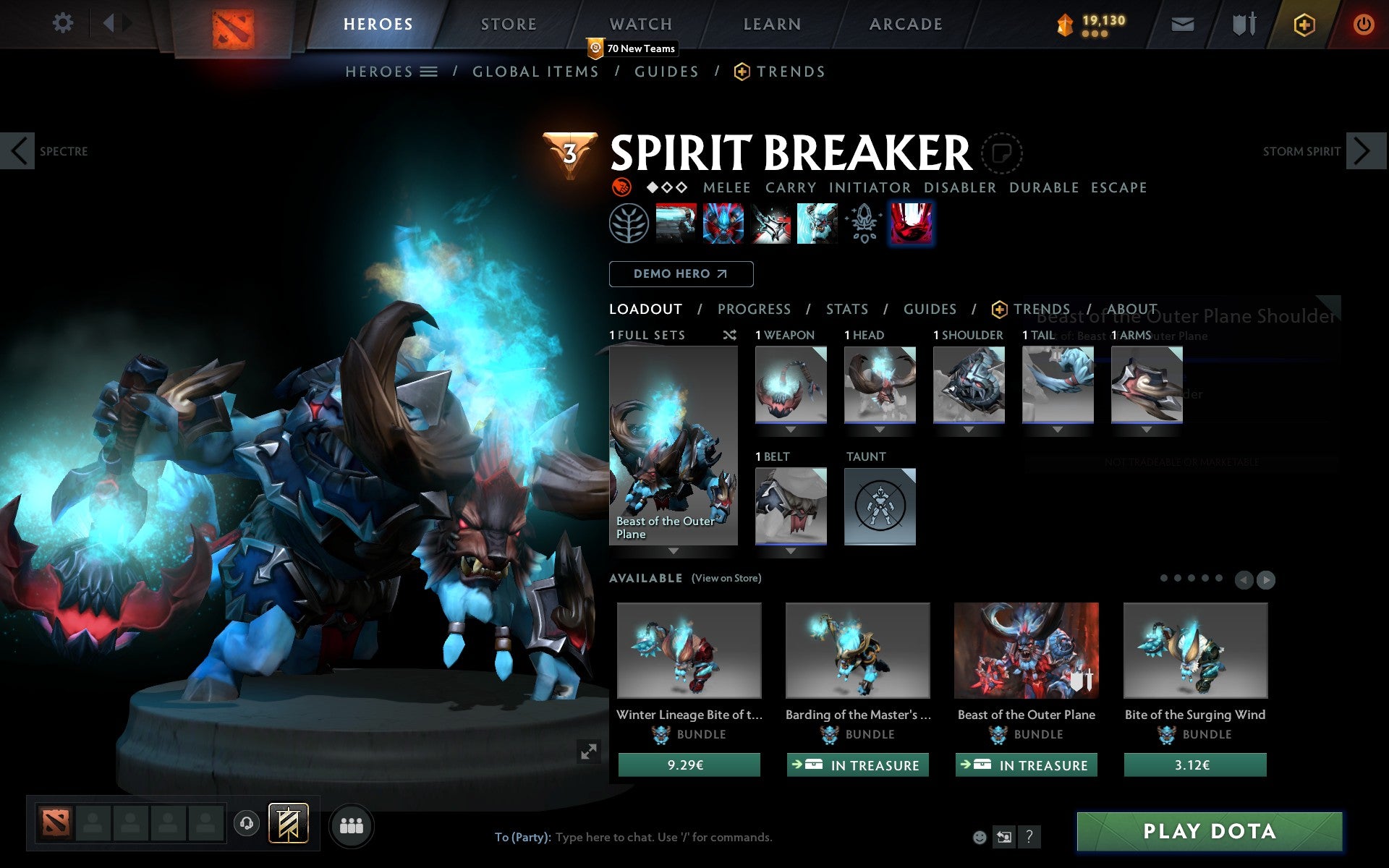The image size is (1389, 868).
Task: Click the DEMO HERO button
Action: [x=681, y=273]
